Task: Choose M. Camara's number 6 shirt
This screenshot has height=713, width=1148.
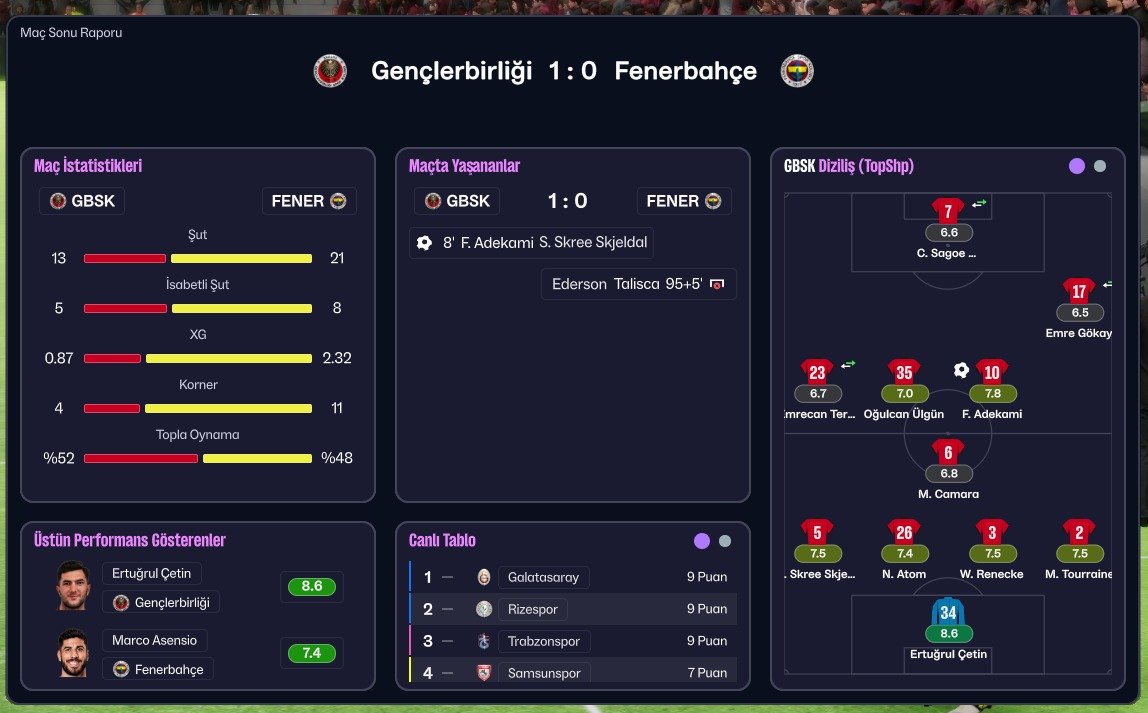Action: coord(948,452)
